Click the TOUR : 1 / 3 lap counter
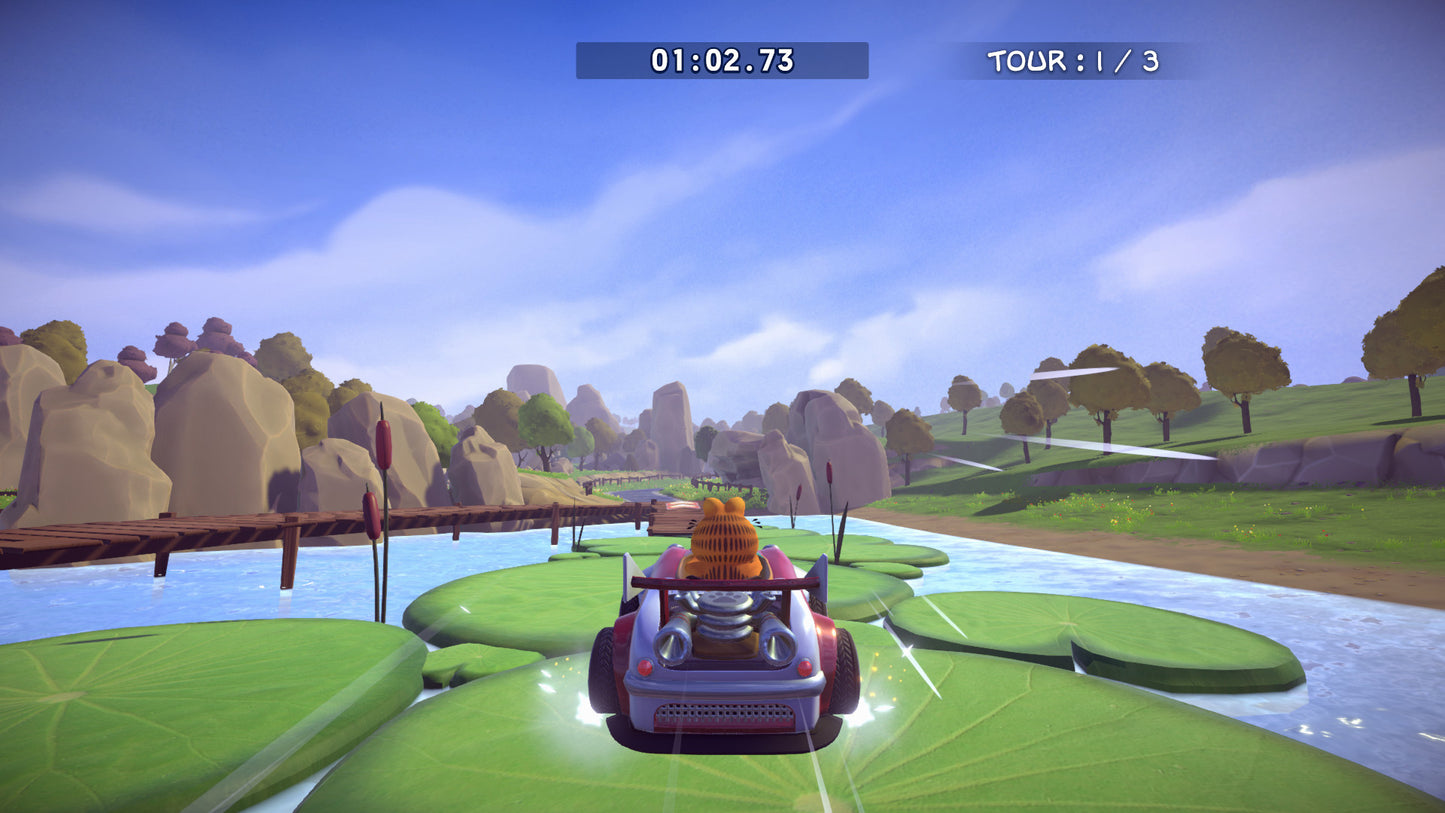The width and height of the screenshot is (1445, 813). coord(1075,61)
